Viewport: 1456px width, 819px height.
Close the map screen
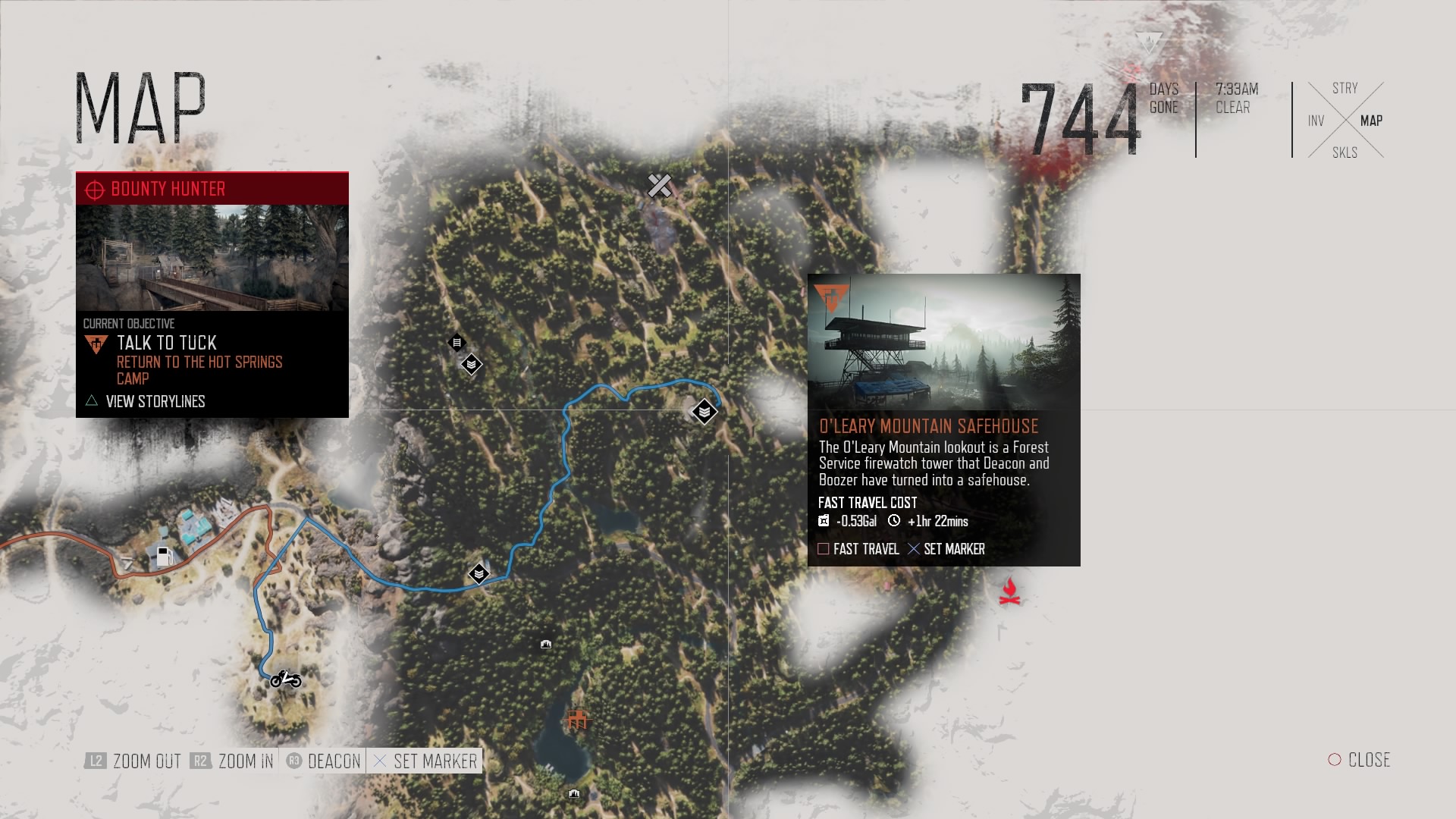pyautogui.click(x=1359, y=760)
